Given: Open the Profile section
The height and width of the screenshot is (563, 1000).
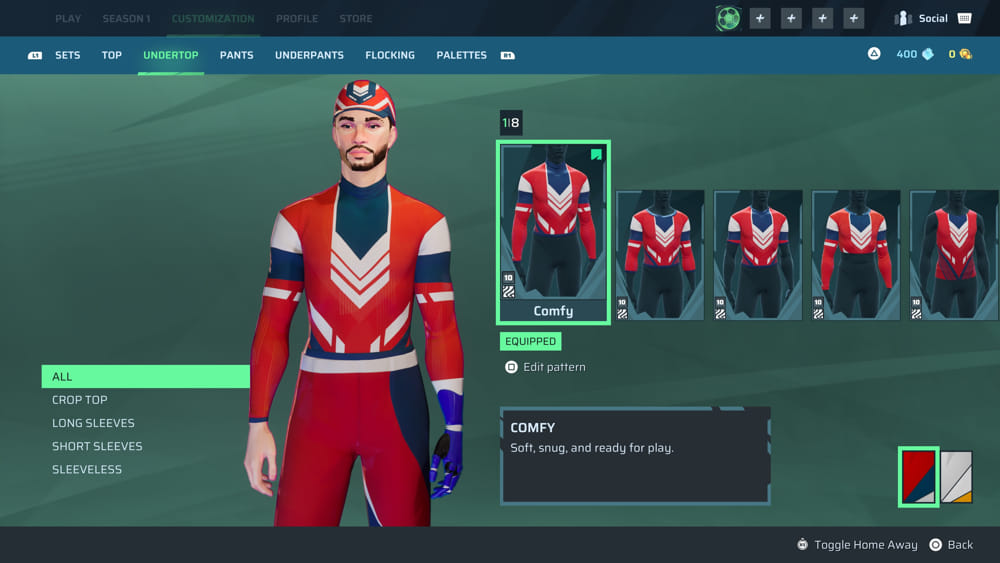Looking at the screenshot, I should click(x=297, y=19).
